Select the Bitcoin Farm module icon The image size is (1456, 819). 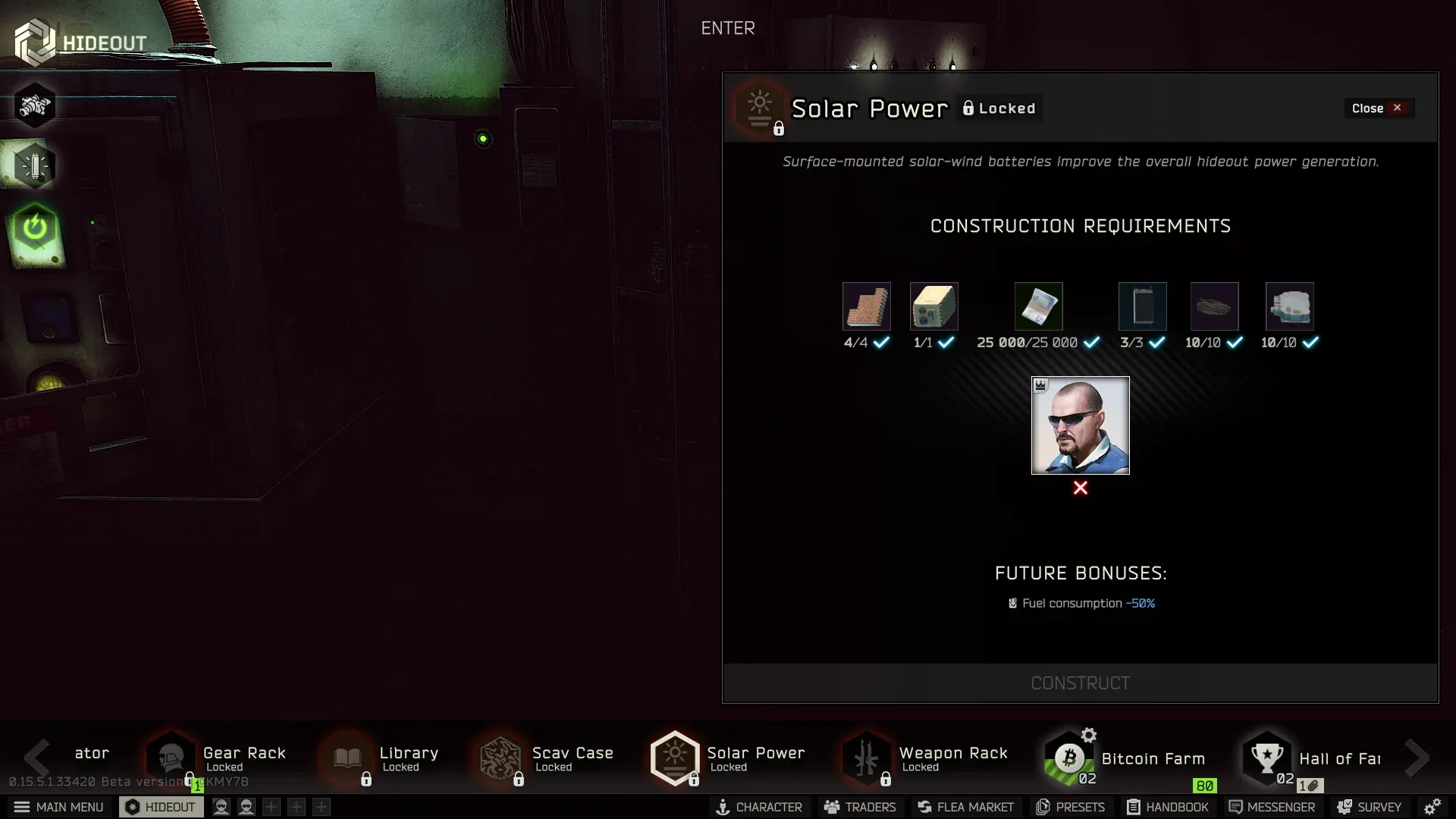pyautogui.click(x=1068, y=758)
